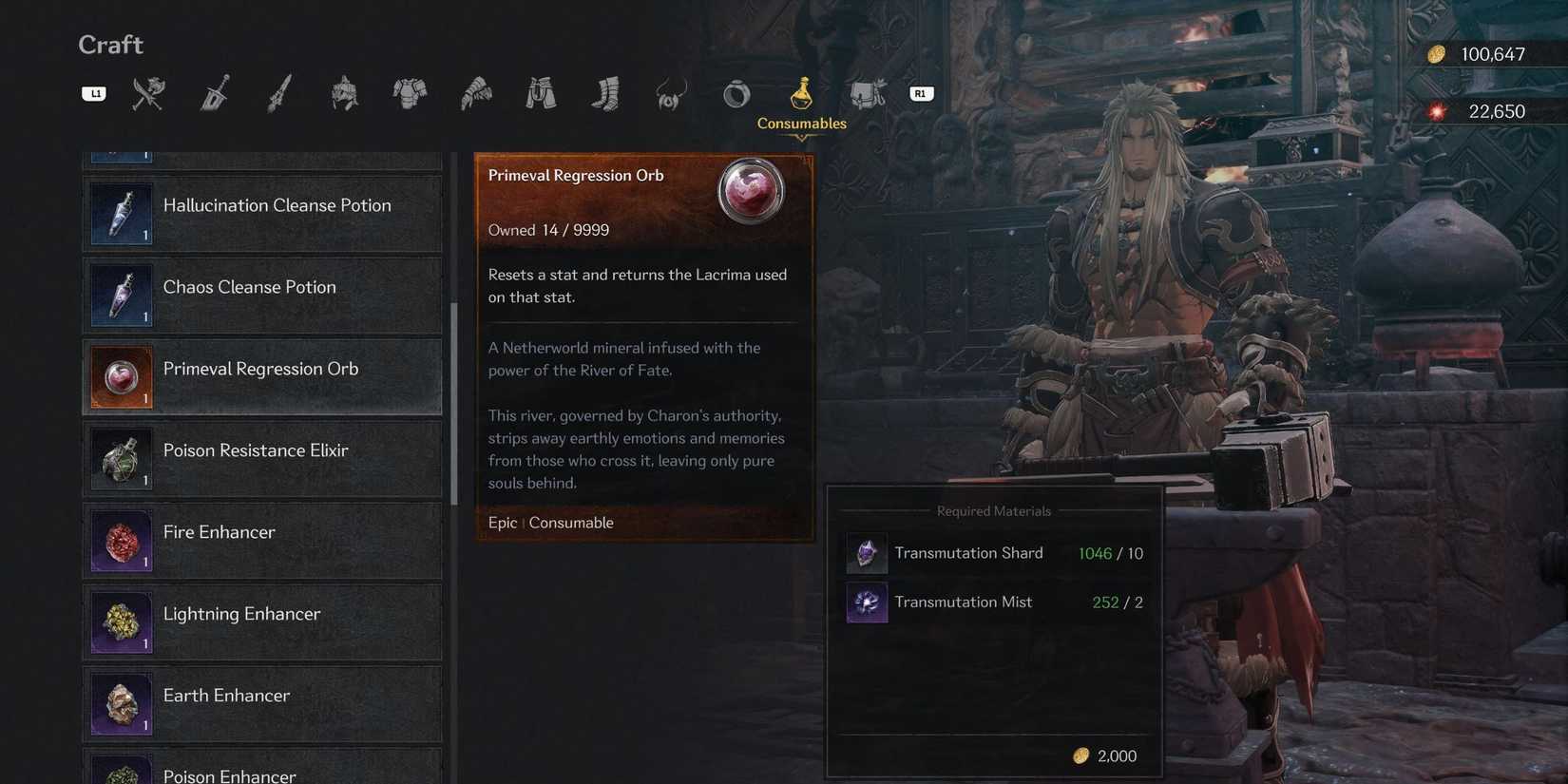This screenshot has height=784, width=1568.
Task: Open the greatsword crafting category
Action: 214,92
